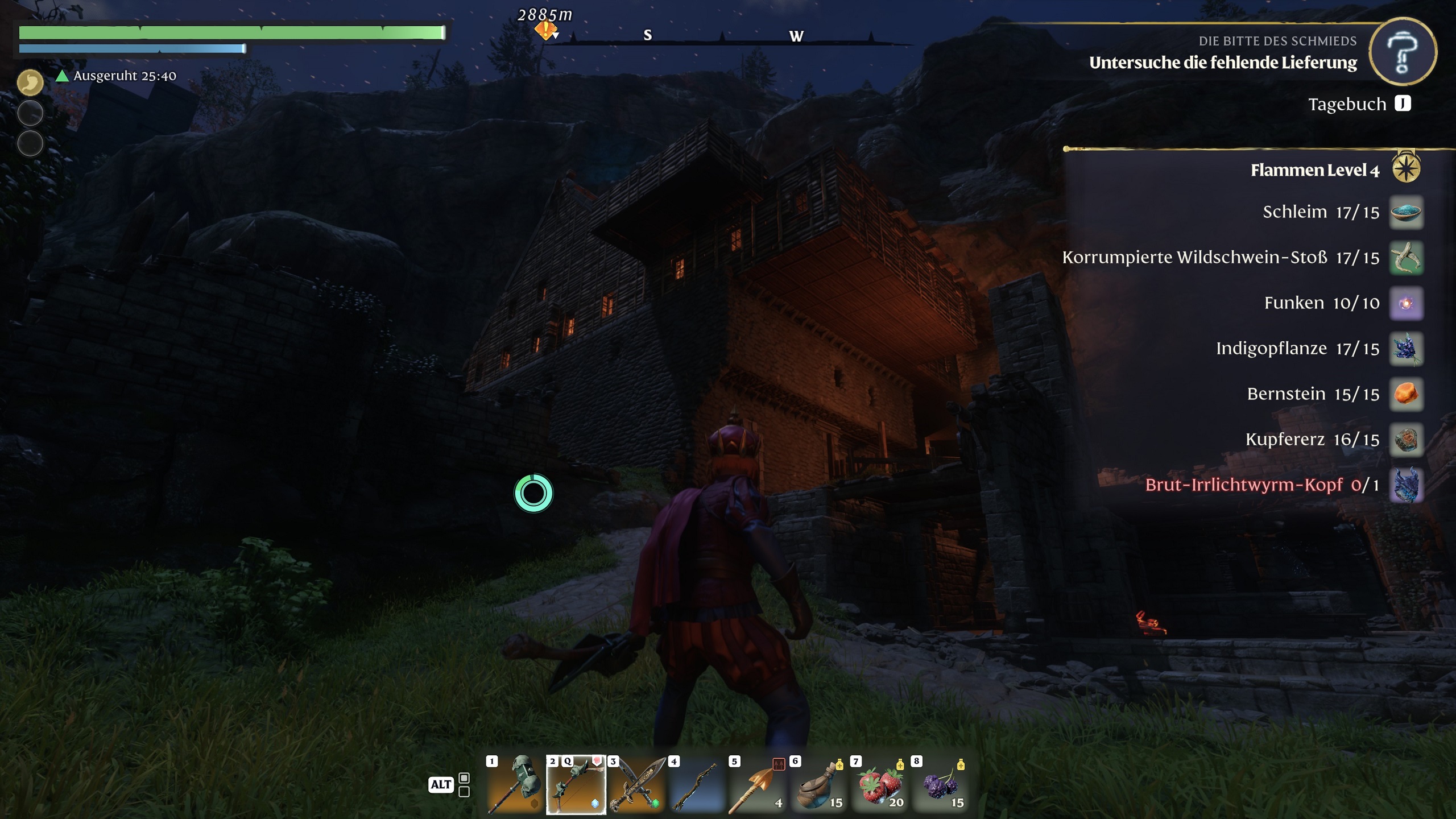
Task: Select the Funken requirement icon
Action: click(1406, 303)
